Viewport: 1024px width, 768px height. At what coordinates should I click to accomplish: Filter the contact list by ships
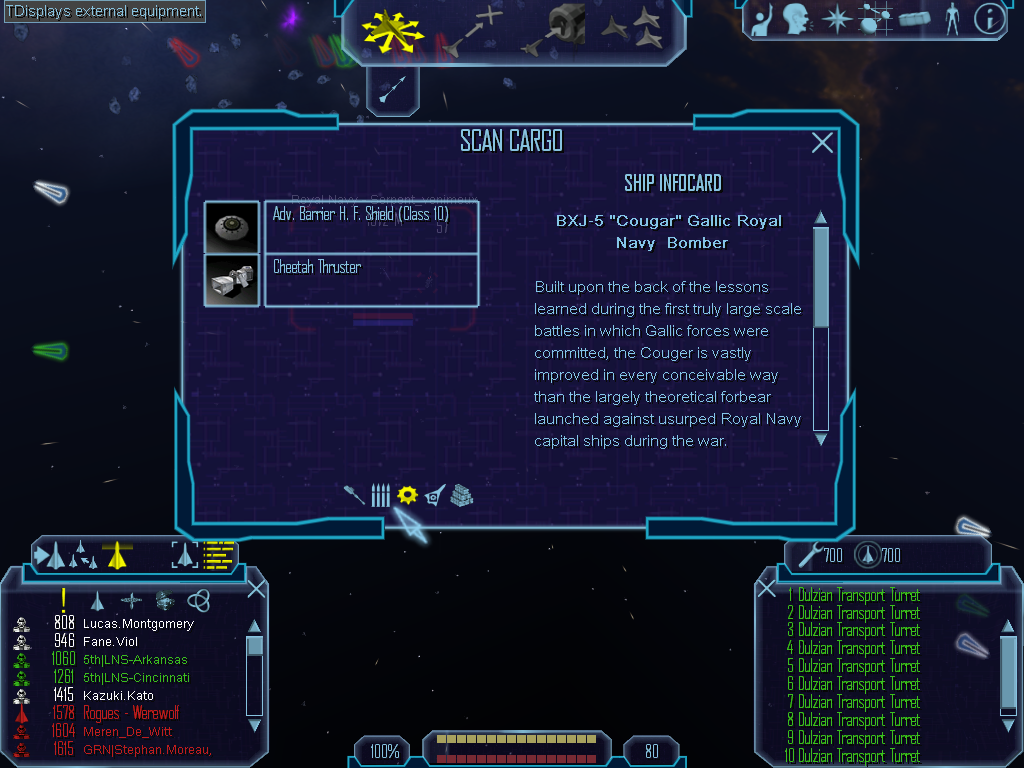click(97, 600)
